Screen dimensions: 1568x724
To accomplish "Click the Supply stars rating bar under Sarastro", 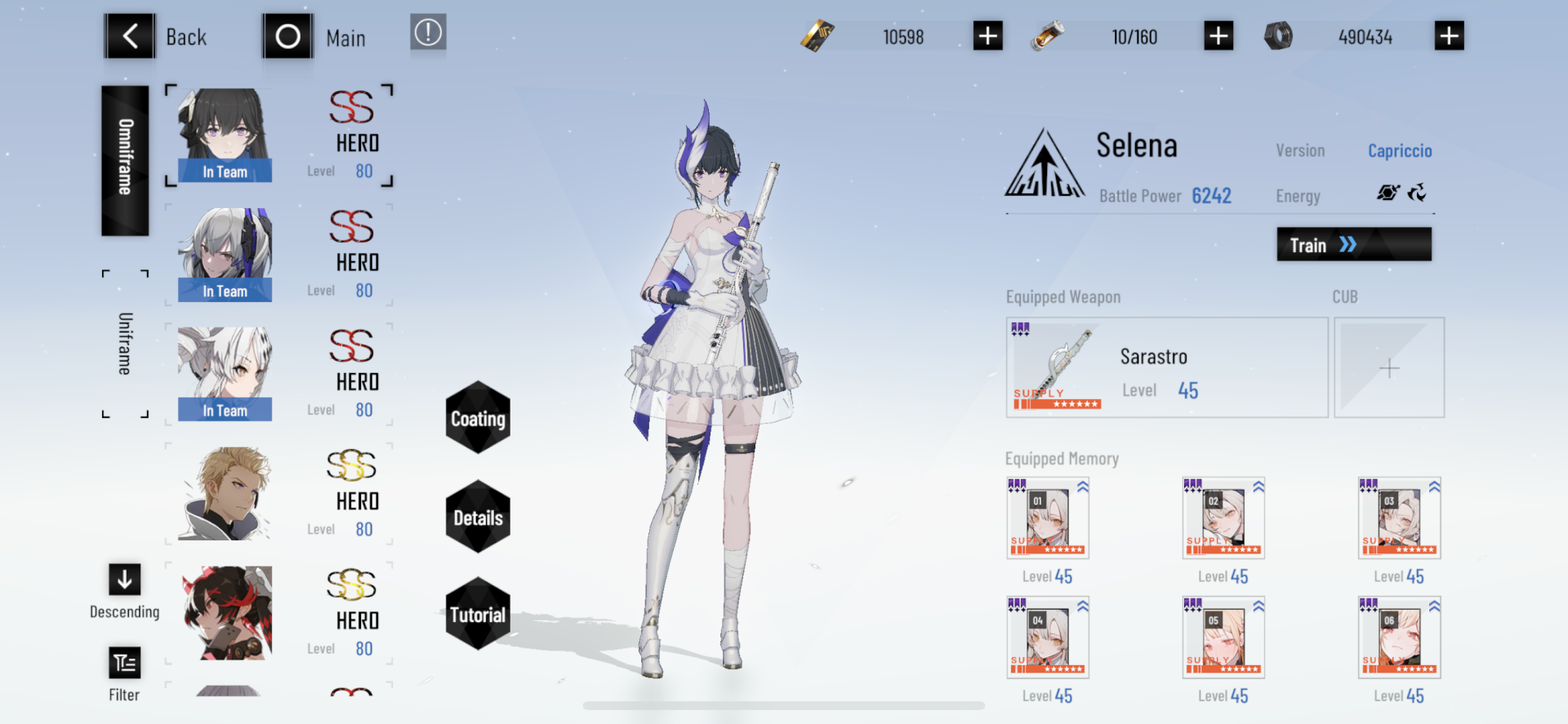I will [x=1058, y=404].
